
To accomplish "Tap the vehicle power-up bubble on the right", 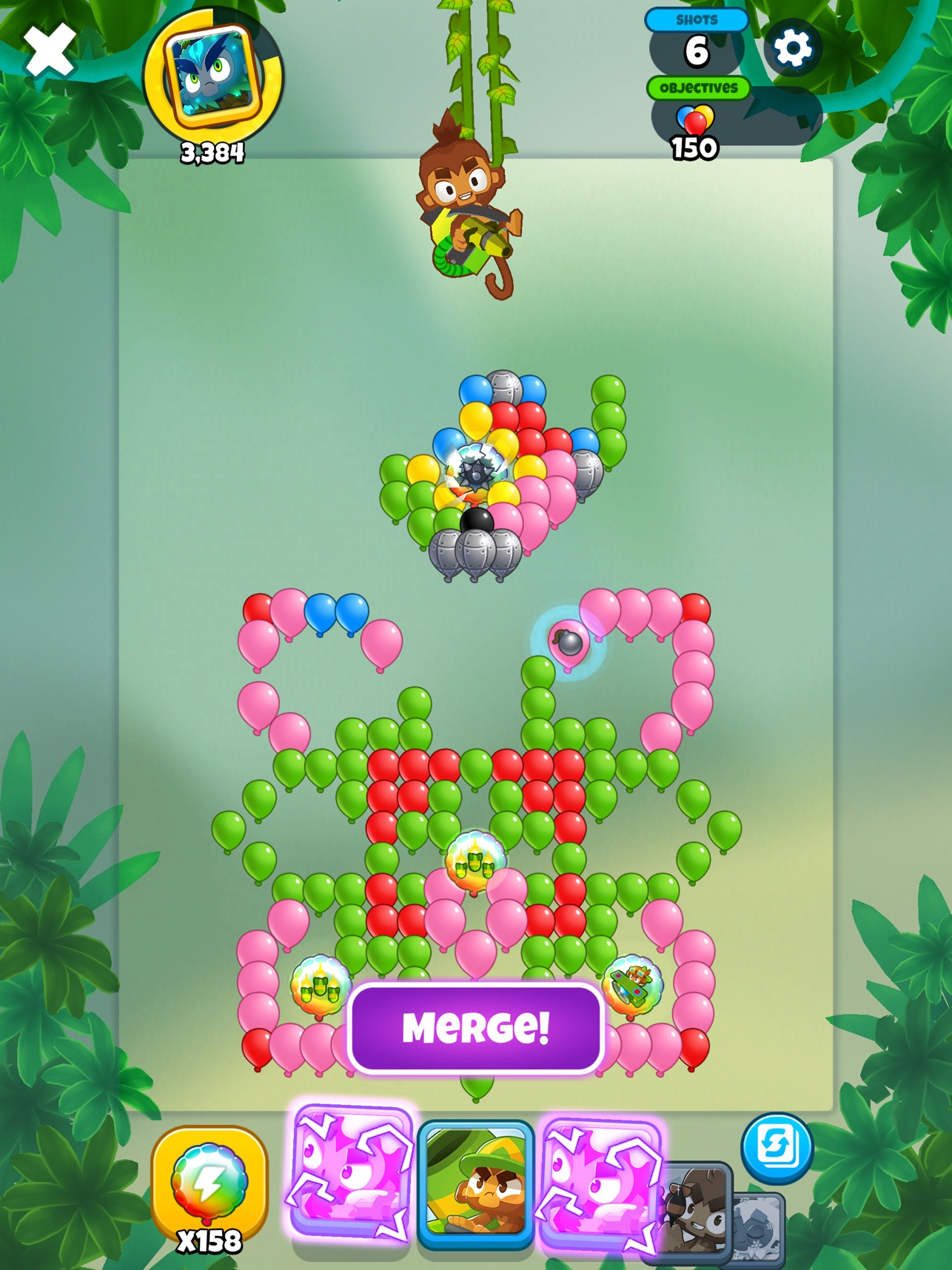I will [633, 984].
